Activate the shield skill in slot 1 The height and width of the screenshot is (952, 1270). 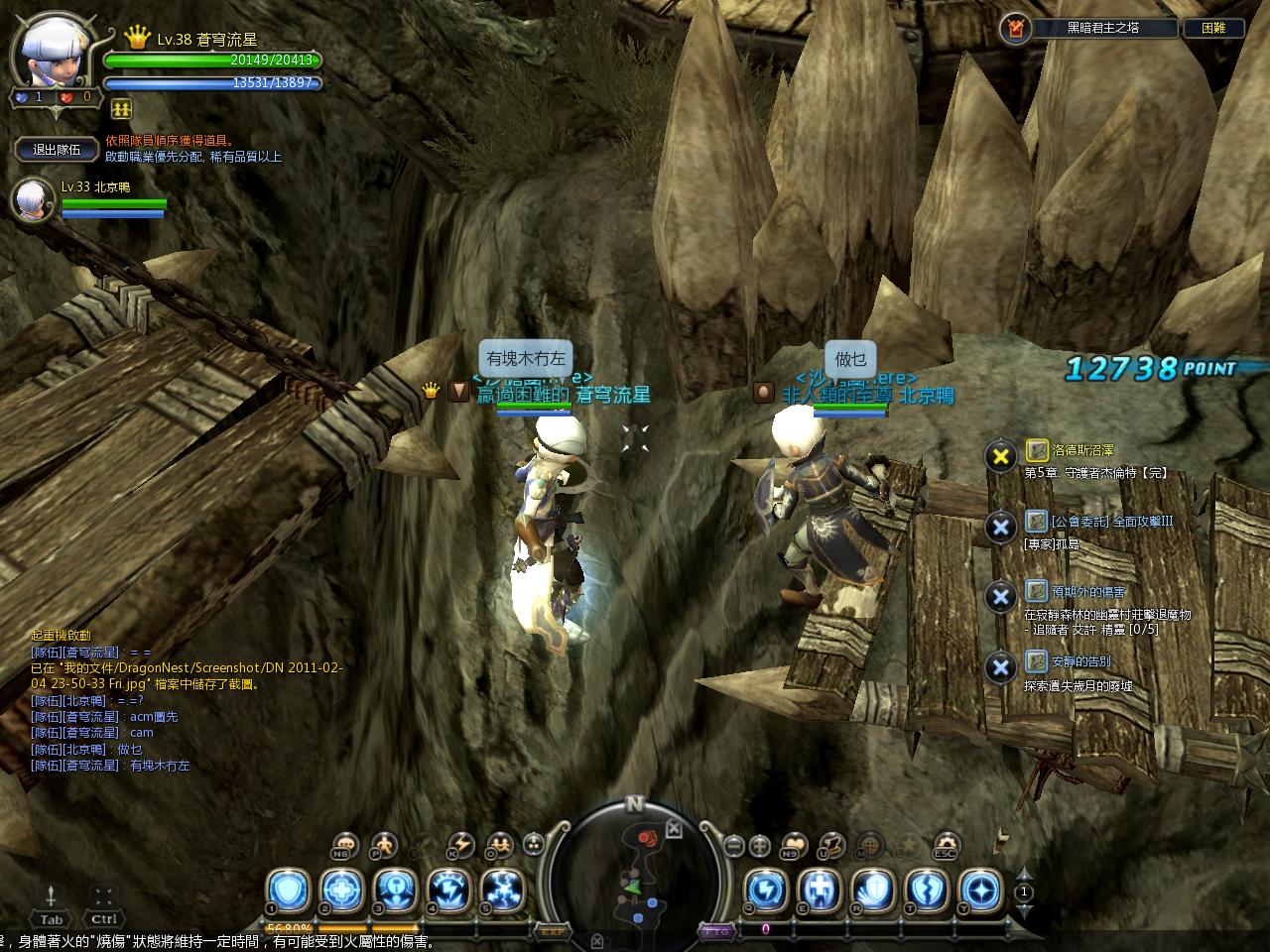pyautogui.click(x=288, y=890)
